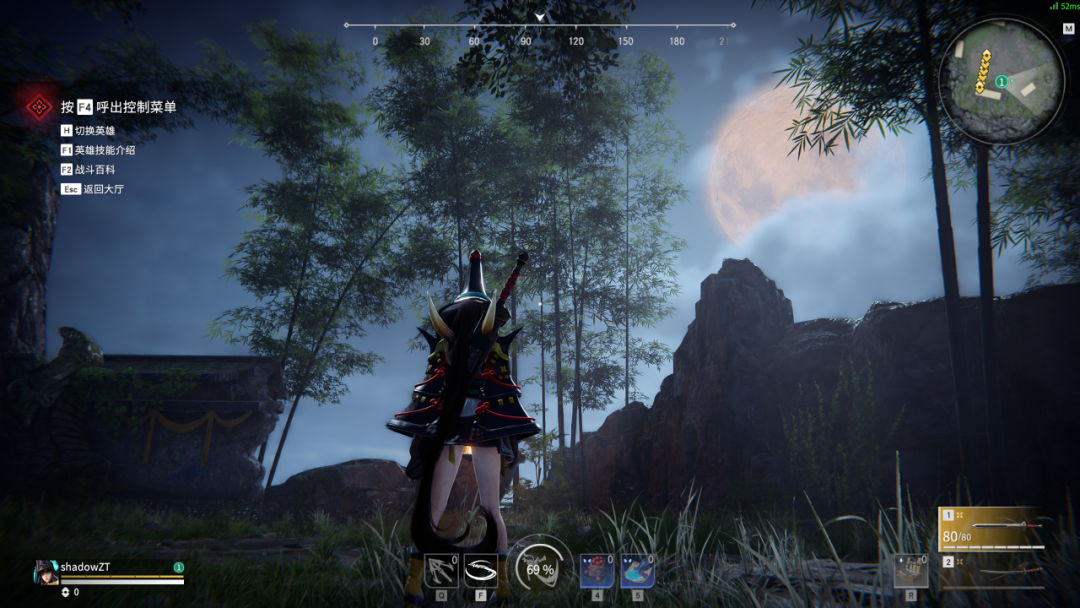Open the 战斗百科 combat encyclopedia
The image size is (1080, 608).
[x=94, y=170]
